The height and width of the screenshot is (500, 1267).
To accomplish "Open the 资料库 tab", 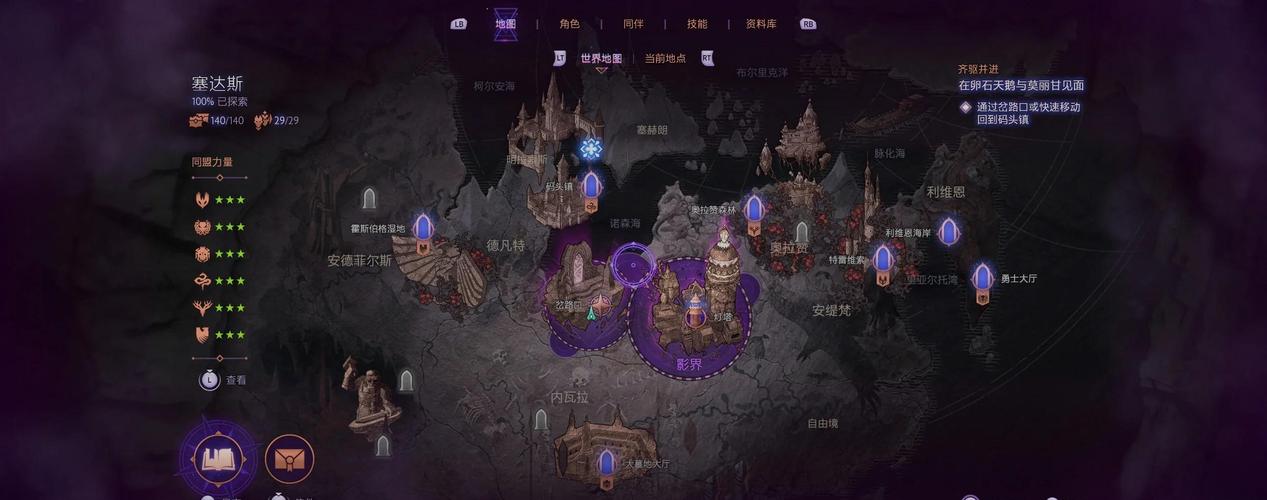I will pyautogui.click(x=761, y=24).
